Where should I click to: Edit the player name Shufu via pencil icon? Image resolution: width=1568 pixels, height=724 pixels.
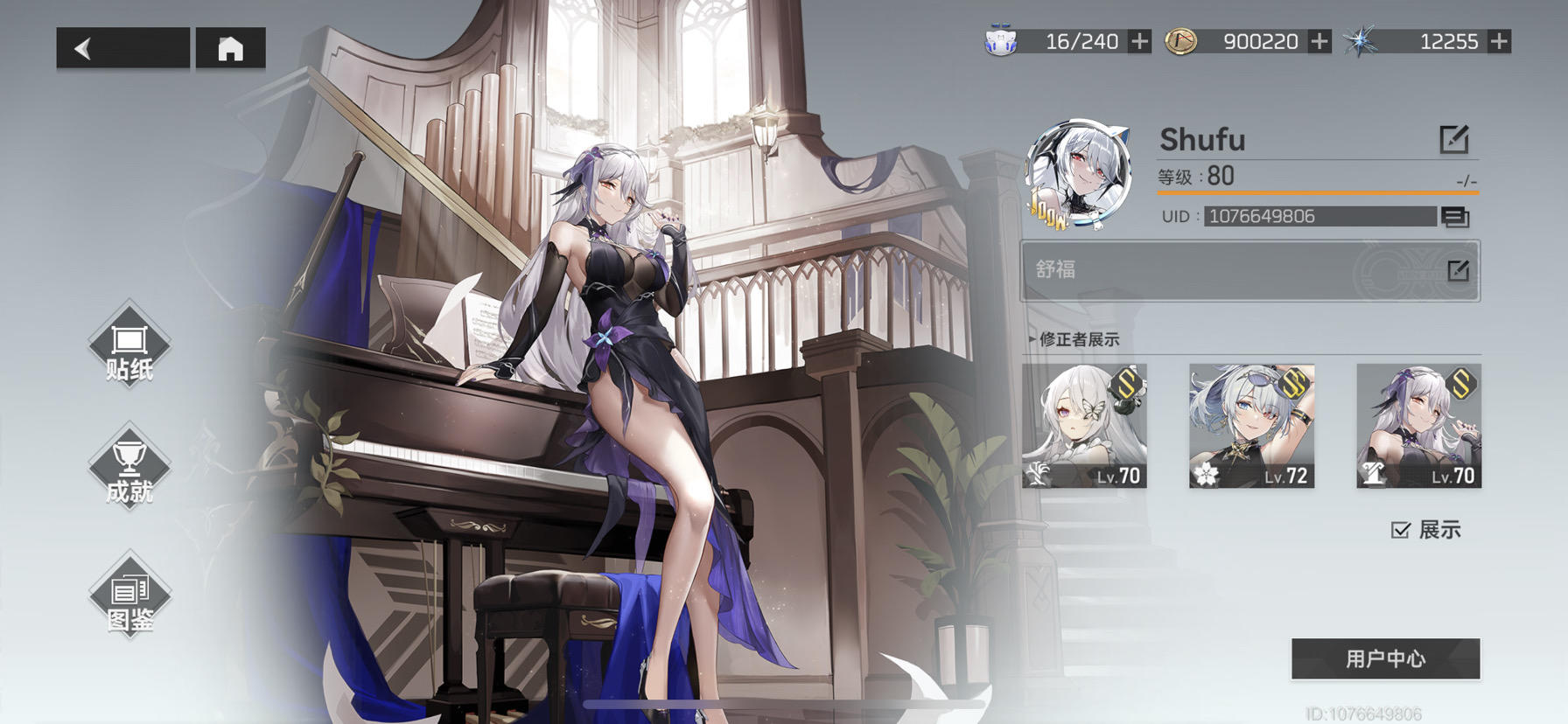coord(1452,138)
